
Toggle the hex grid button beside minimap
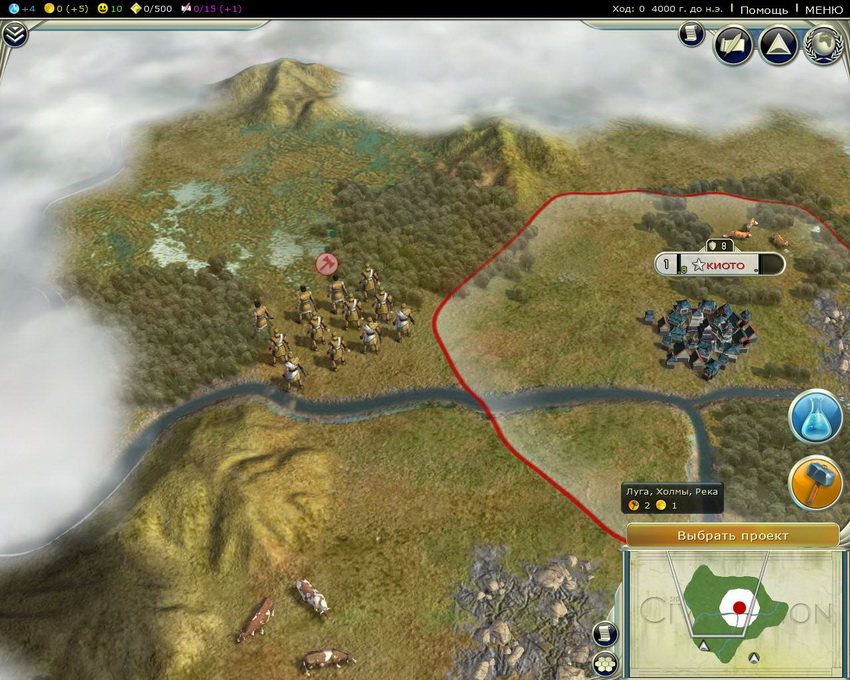point(604,663)
